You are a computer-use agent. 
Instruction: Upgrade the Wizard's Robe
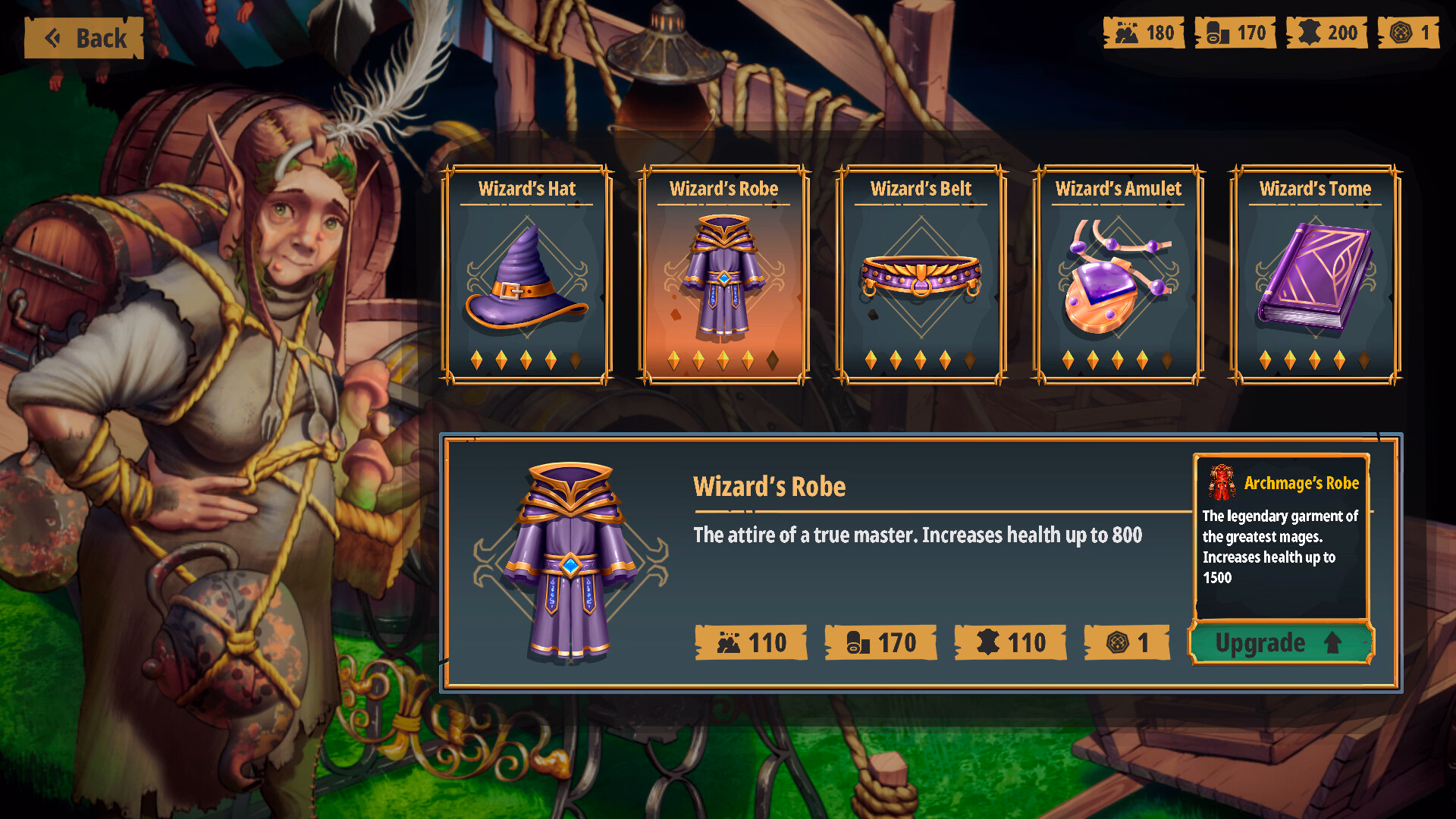click(x=1280, y=643)
